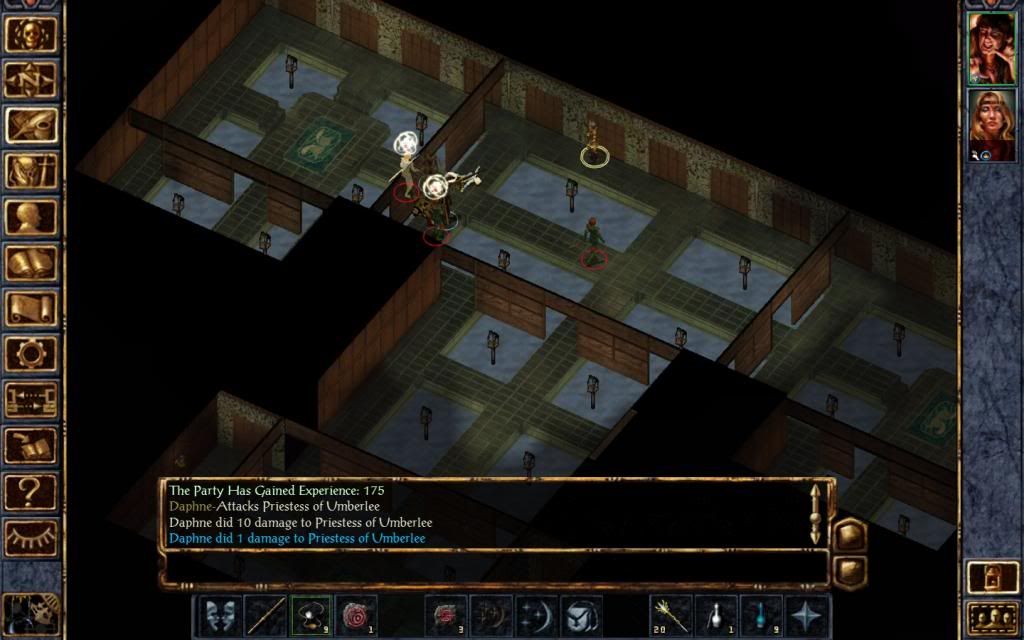Click the dialogue log scrollbar
The height and width of the screenshot is (640, 1024).
pyautogui.click(x=816, y=513)
